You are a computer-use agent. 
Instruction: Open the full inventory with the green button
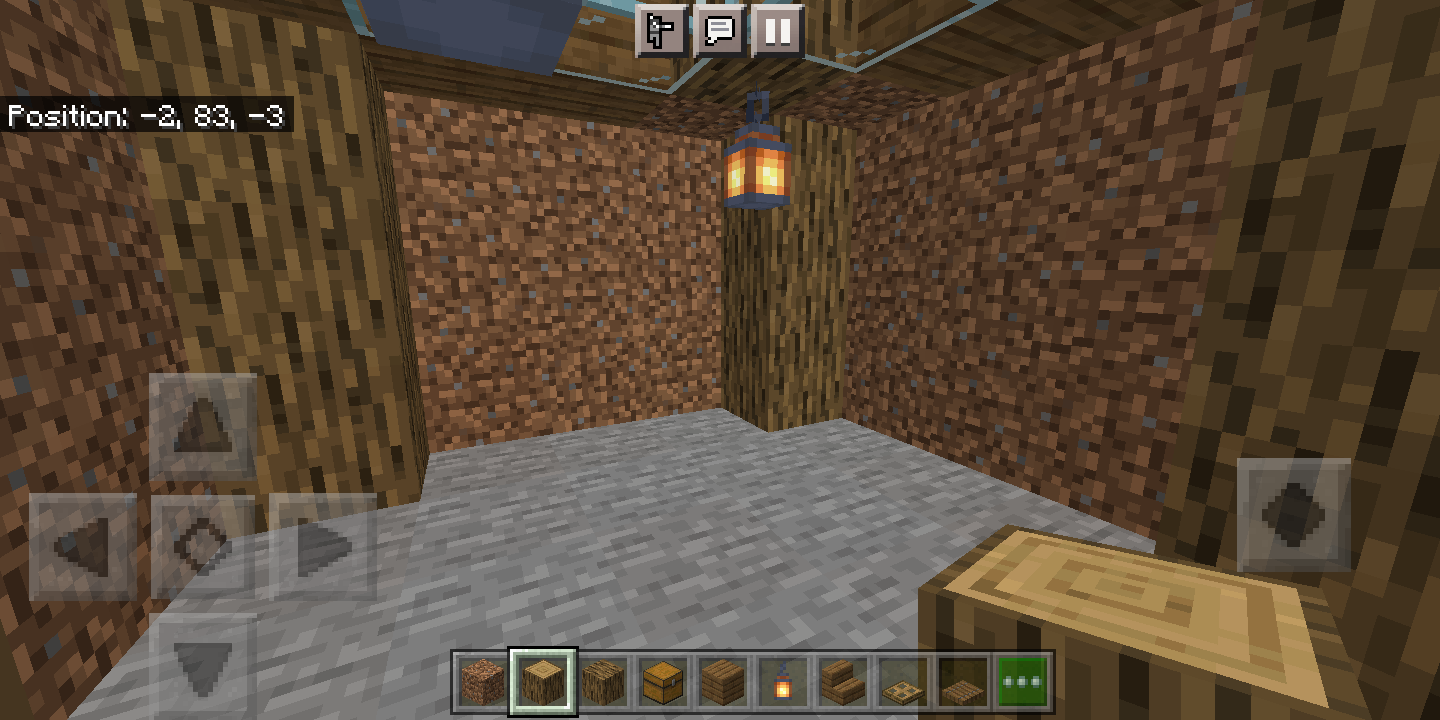pos(1021,679)
